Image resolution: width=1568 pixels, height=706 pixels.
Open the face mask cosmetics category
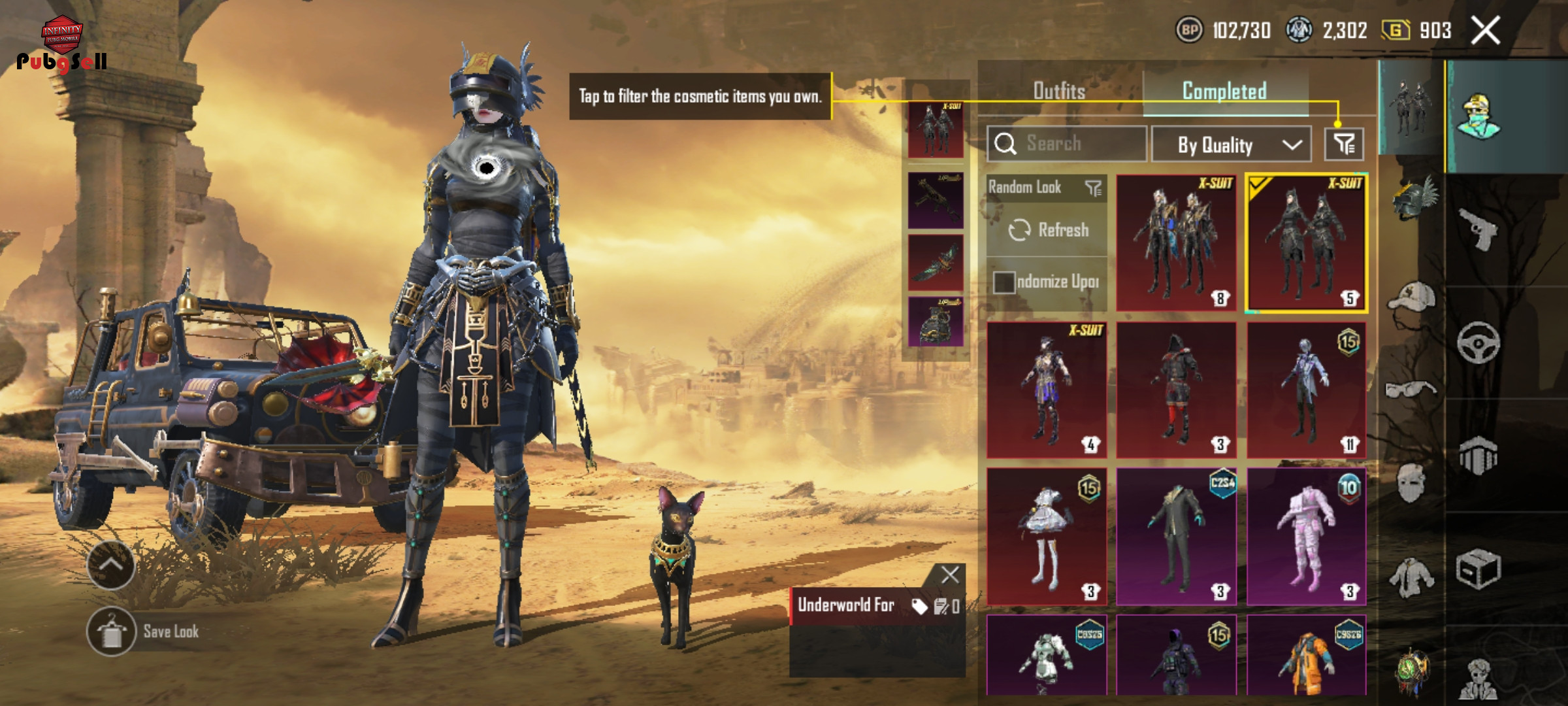point(1411,484)
